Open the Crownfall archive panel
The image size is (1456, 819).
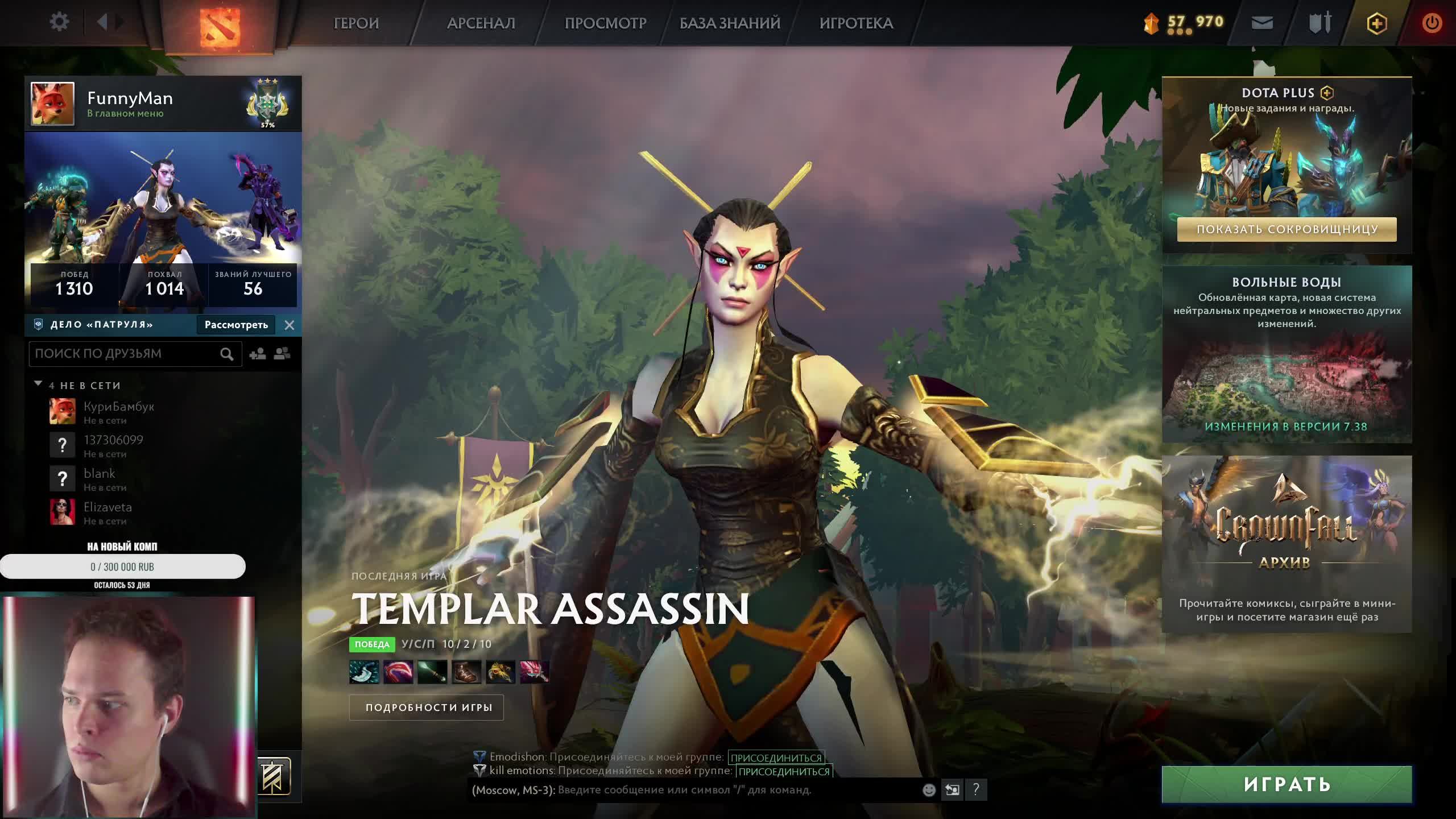click(x=1287, y=543)
